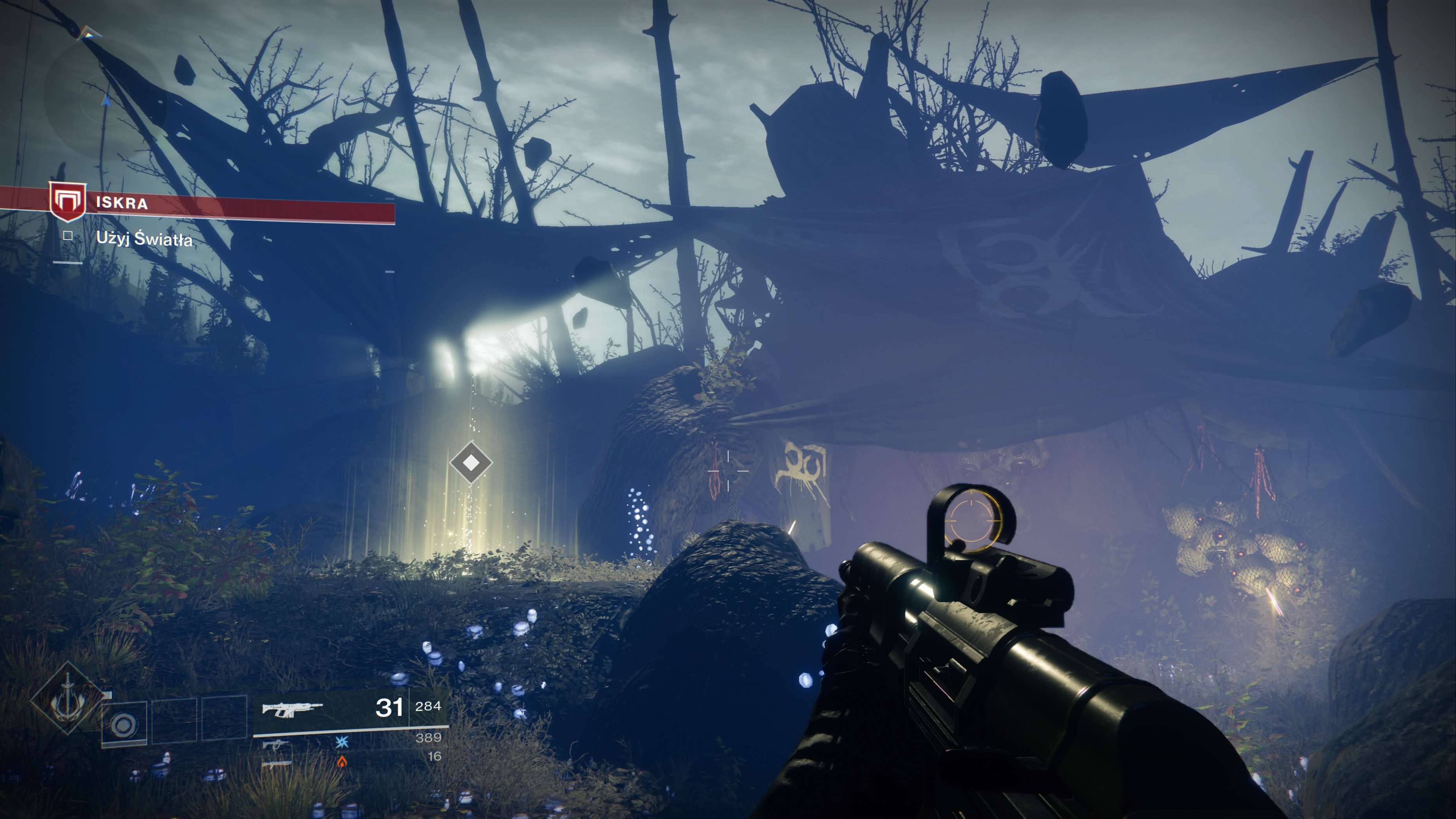Viewport: 1456px width, 819px height.
Task: Tick the "Użyj Światła" objective checkbox
Action: point(68,236)
